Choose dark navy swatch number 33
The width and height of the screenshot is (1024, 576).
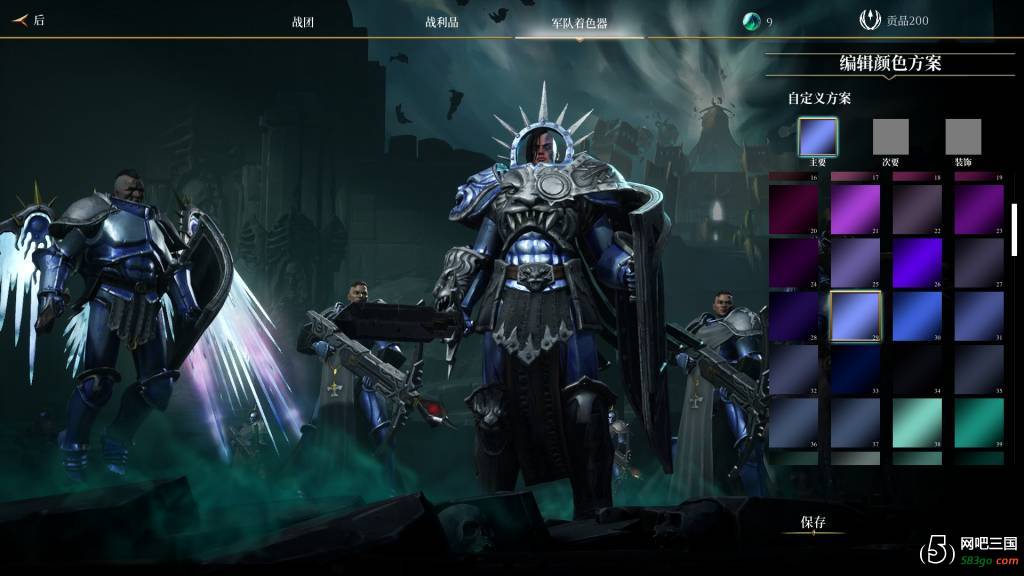click(x=855, y=368)
